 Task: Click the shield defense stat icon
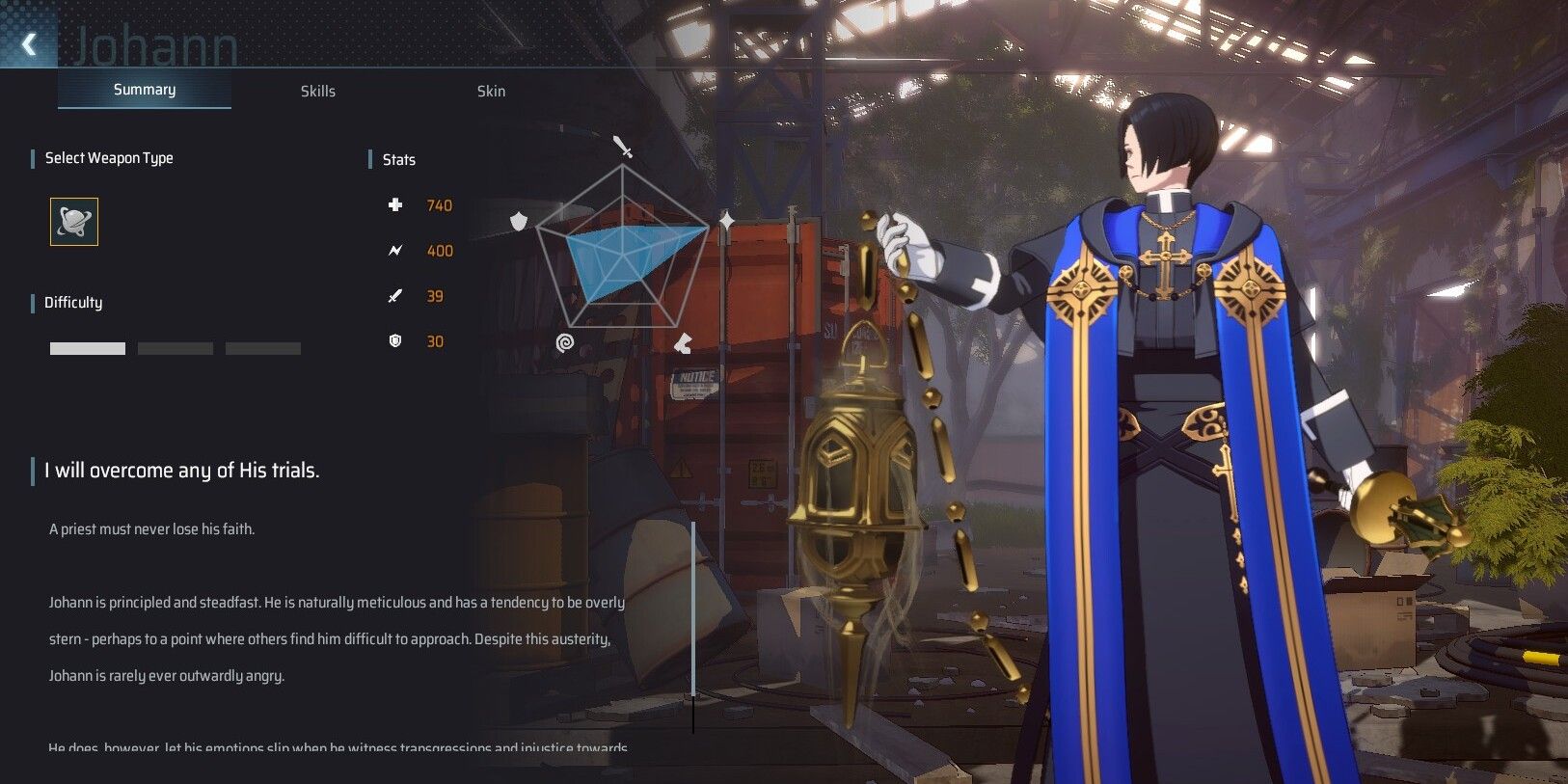pyautogui.click(x=395, y=340)
